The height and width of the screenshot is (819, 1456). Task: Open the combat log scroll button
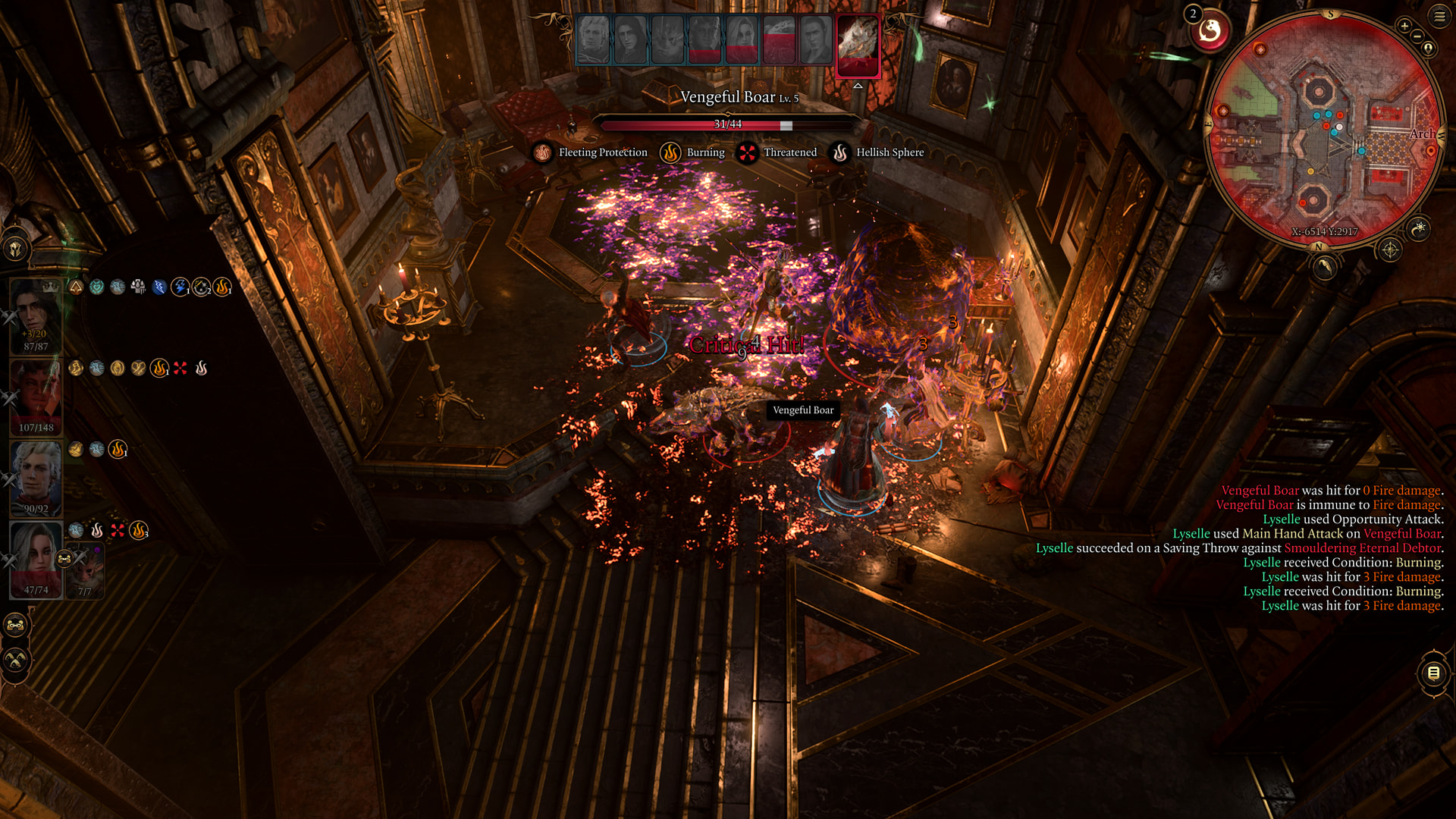click(1433, 673)
